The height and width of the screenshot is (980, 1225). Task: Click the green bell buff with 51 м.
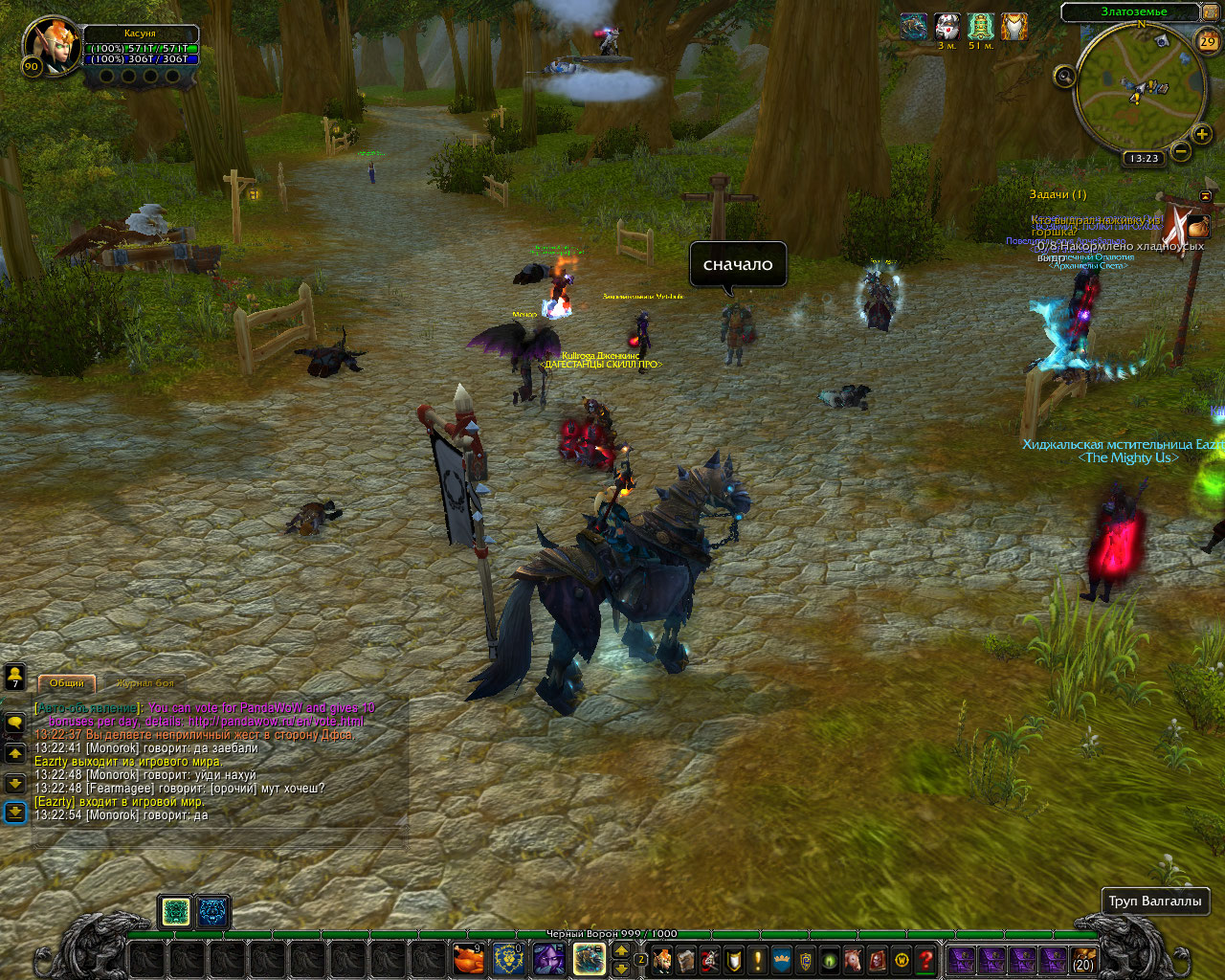pos(981,27)
